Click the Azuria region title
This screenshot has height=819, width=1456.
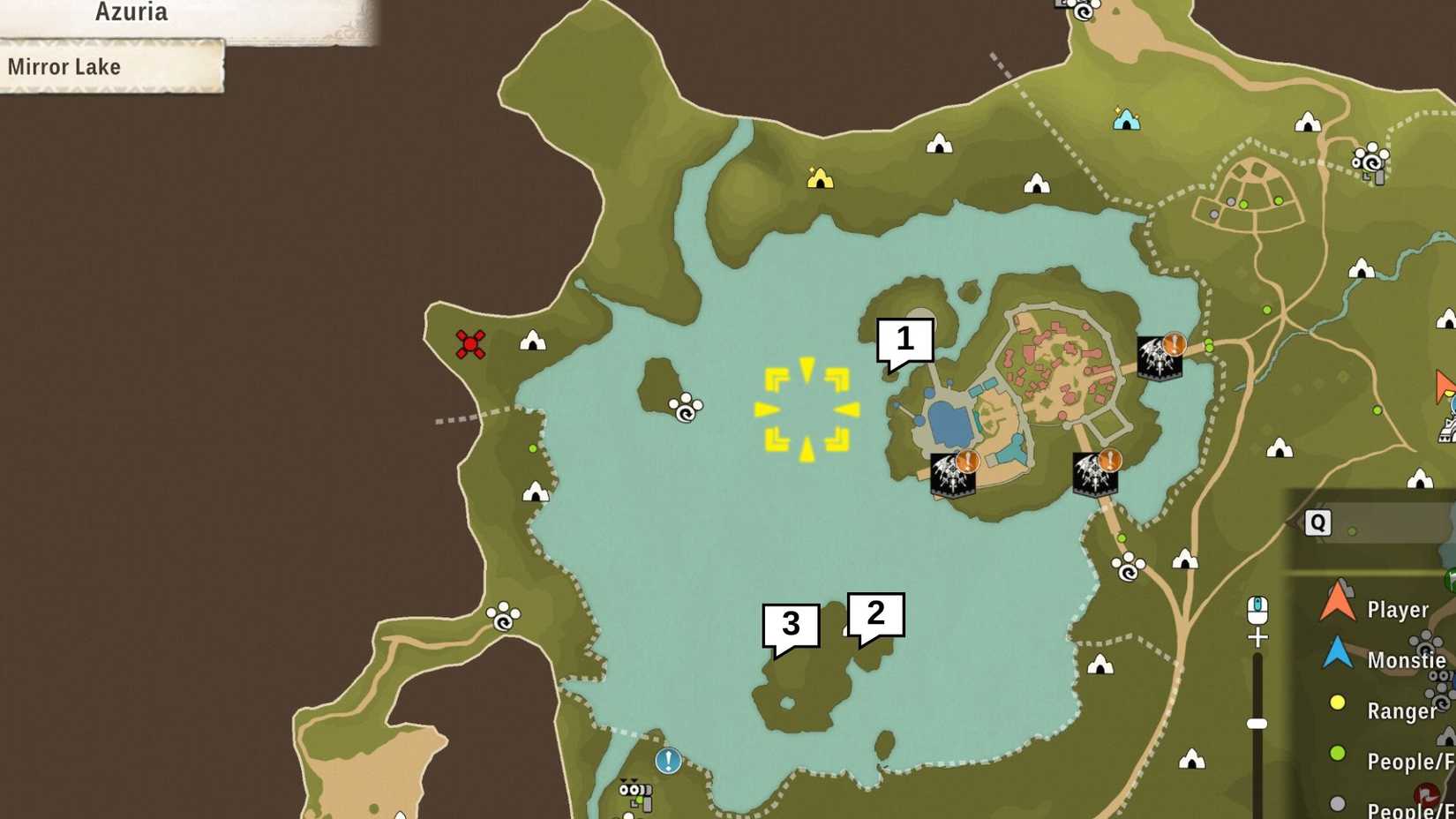(x=131, y=12)
